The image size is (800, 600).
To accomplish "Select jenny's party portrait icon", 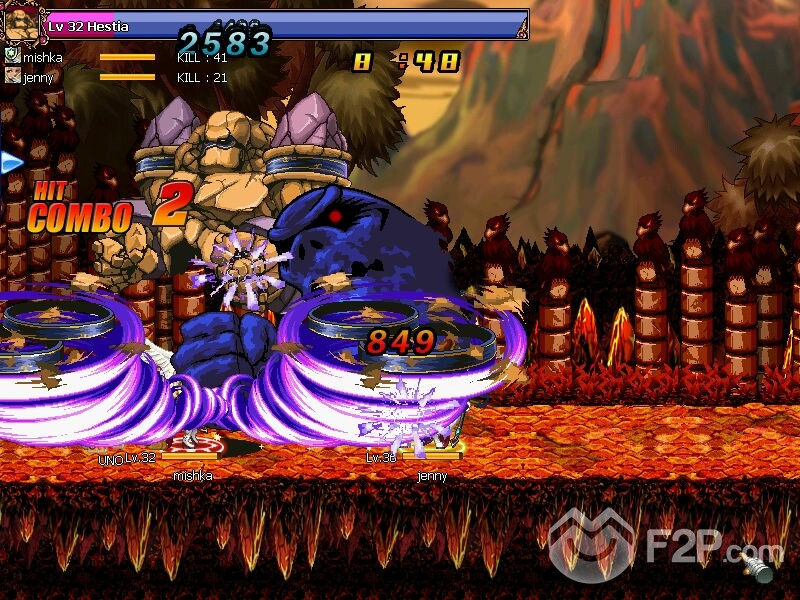I will pyautogui.click(x=12, y=76).
